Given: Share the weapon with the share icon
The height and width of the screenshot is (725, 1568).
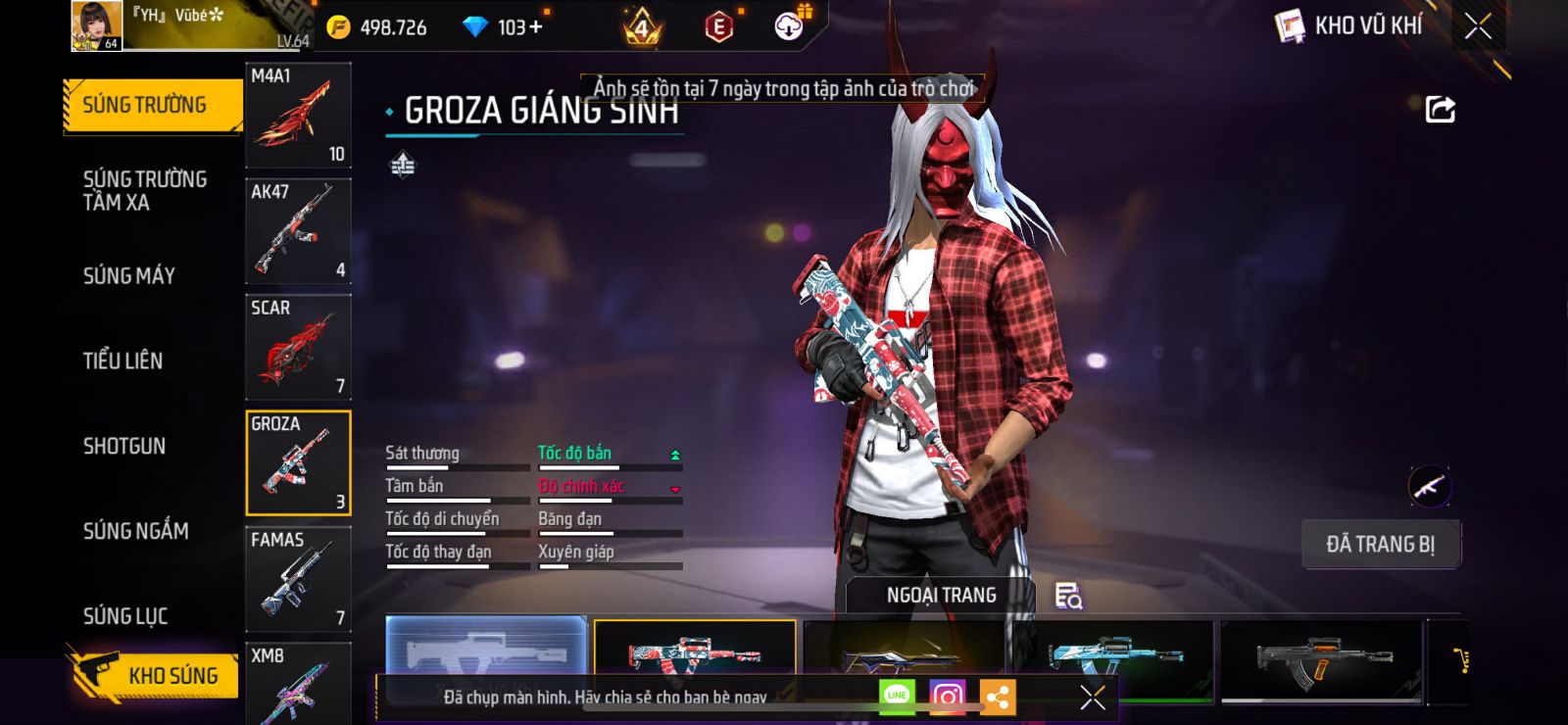Looking at the screenshot, I should [1440, 109].
